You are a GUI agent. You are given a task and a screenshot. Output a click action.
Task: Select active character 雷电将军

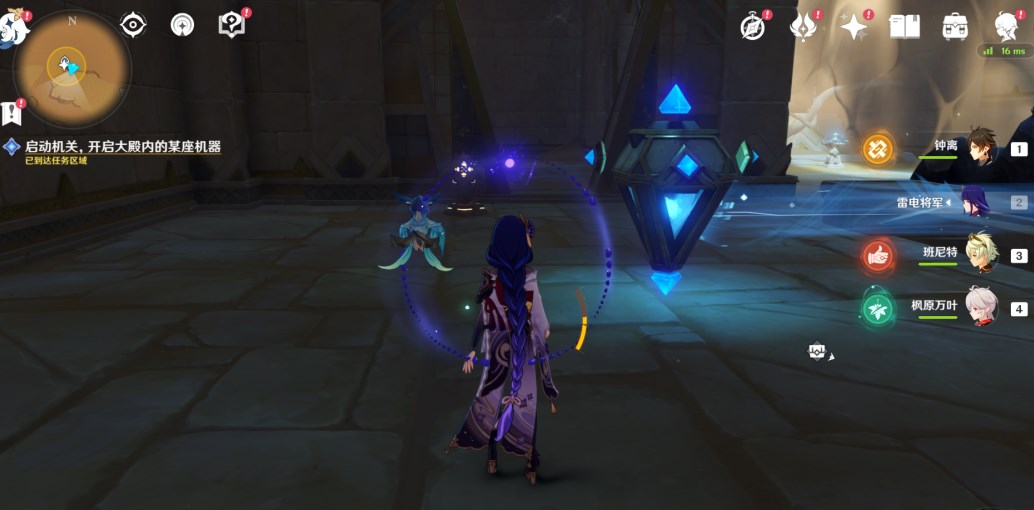click(x=975, y=202)
